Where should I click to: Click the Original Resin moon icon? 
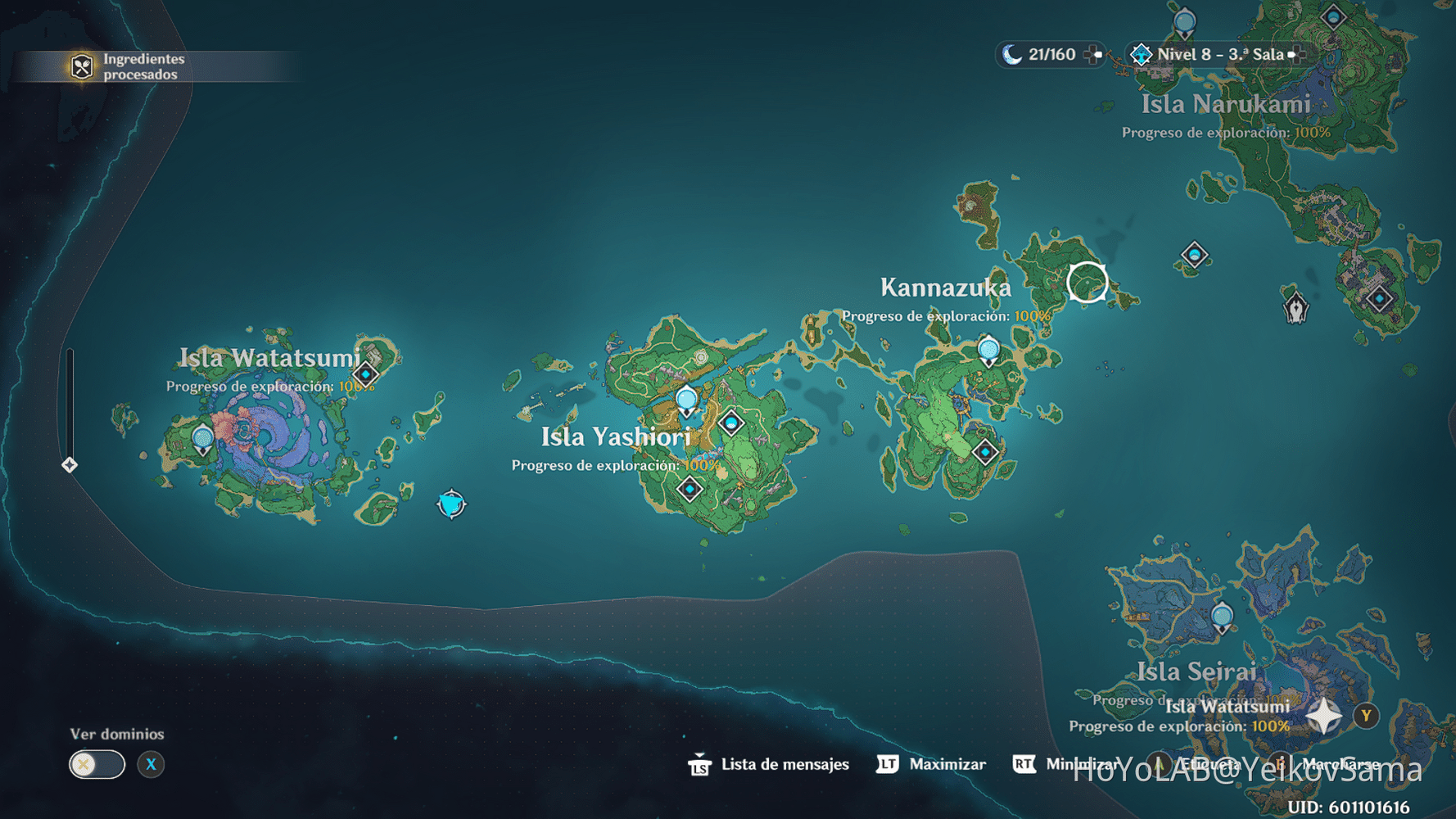(x=1011, y=55)
